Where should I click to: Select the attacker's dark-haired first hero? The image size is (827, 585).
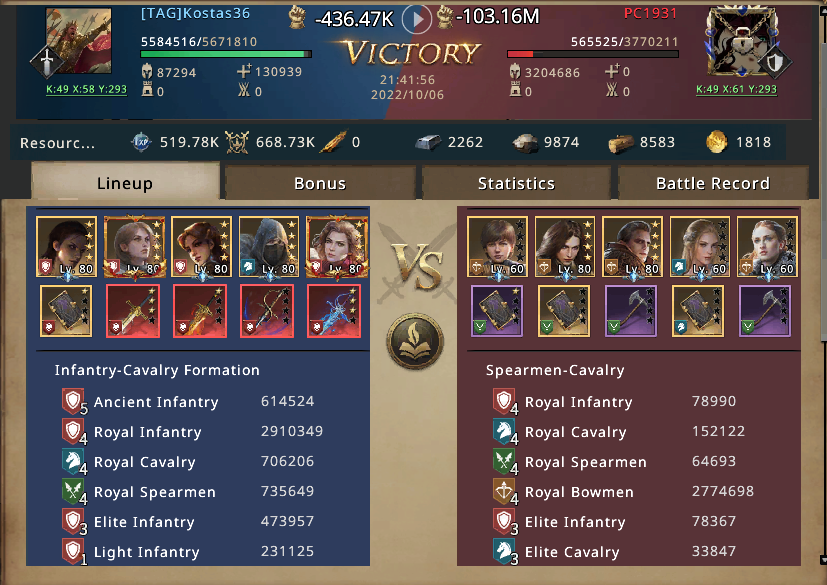coord(66,246)
